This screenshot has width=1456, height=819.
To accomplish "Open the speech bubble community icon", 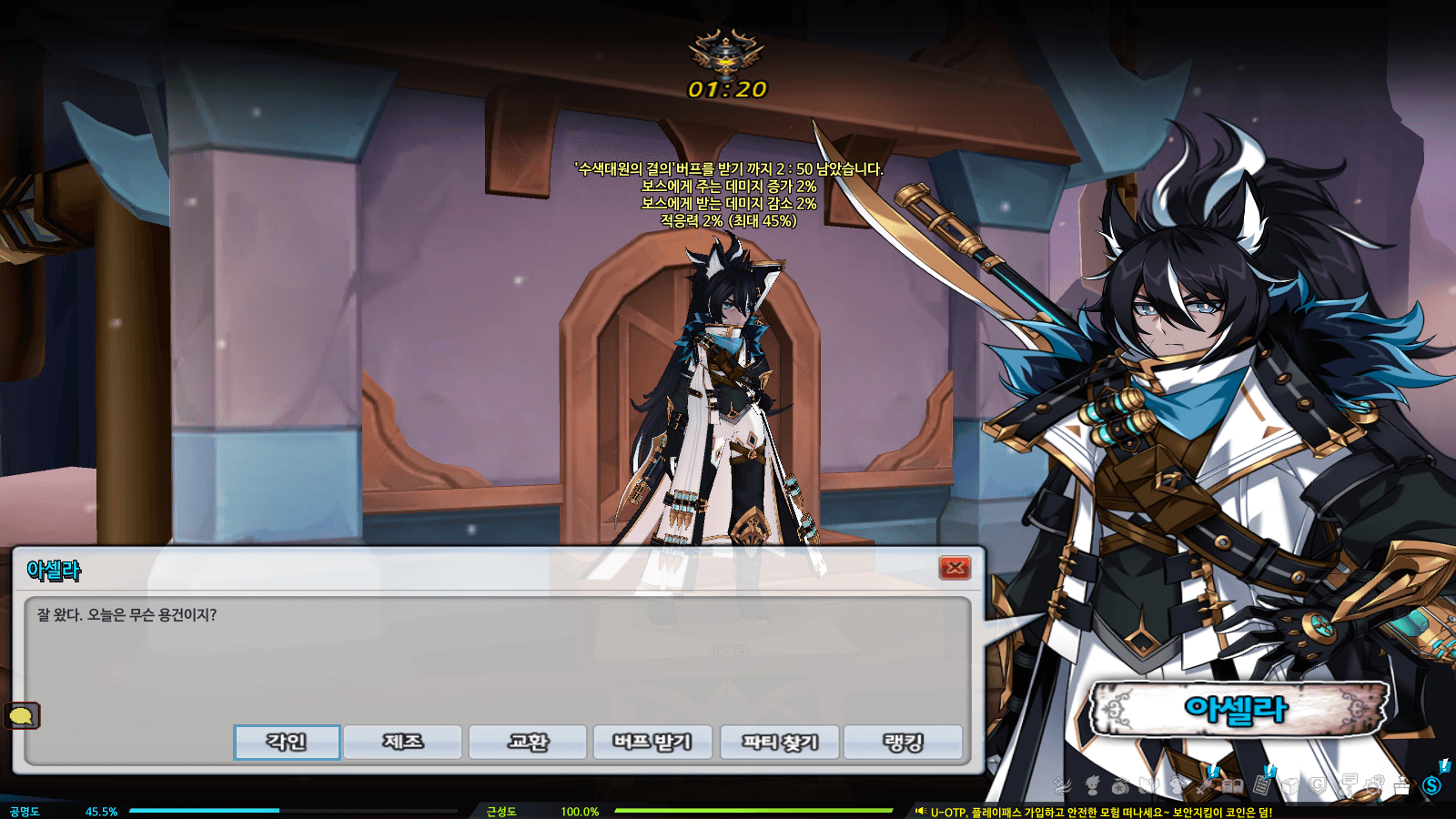I will click(x=1348, y=783).
